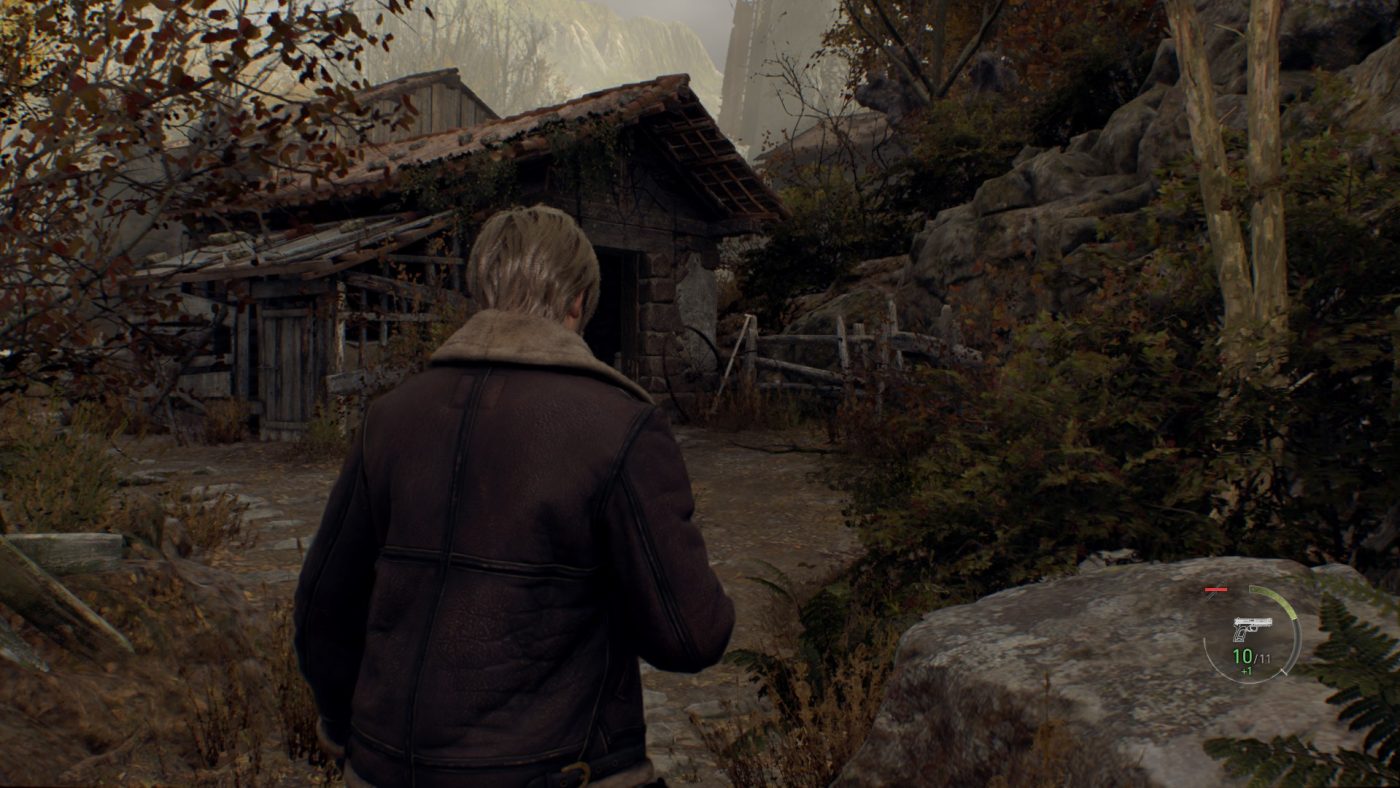Click the loaded ammo number 10
Image resolution: width=1400 pixels, height=788 pixels.
(x=1242, y=656)
